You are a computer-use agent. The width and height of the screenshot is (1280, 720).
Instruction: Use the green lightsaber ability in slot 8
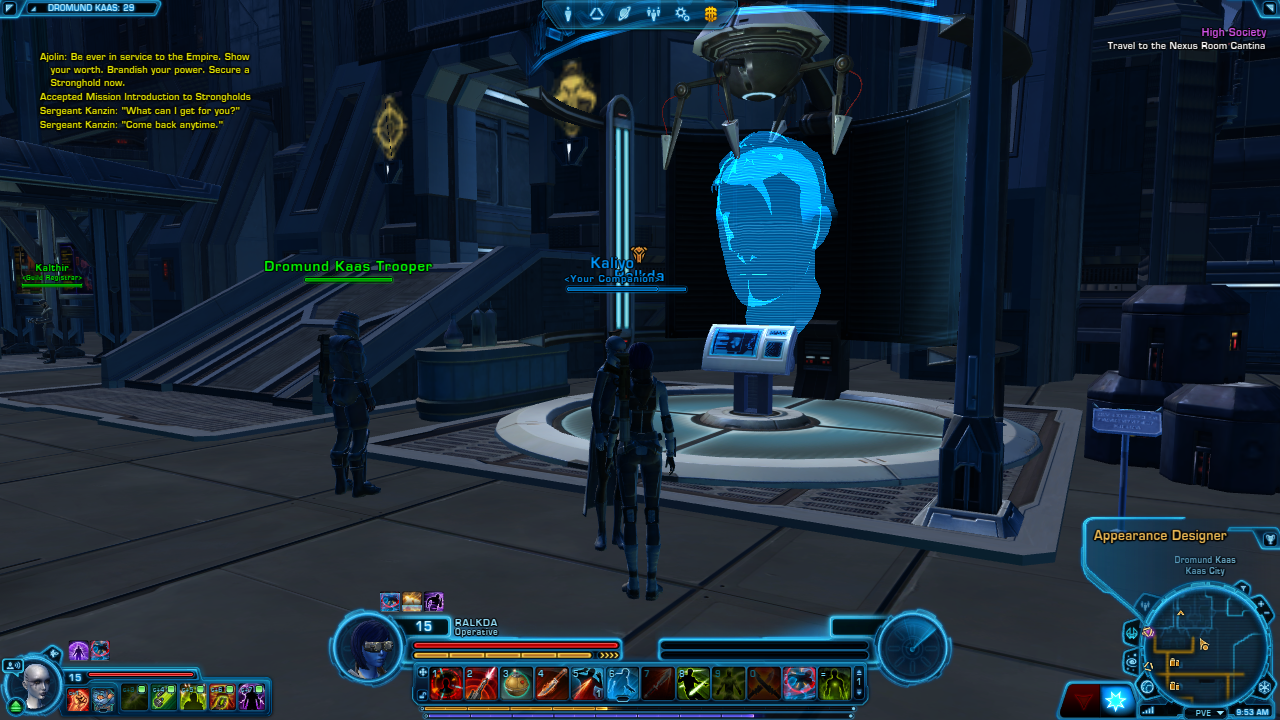point(692,683)
